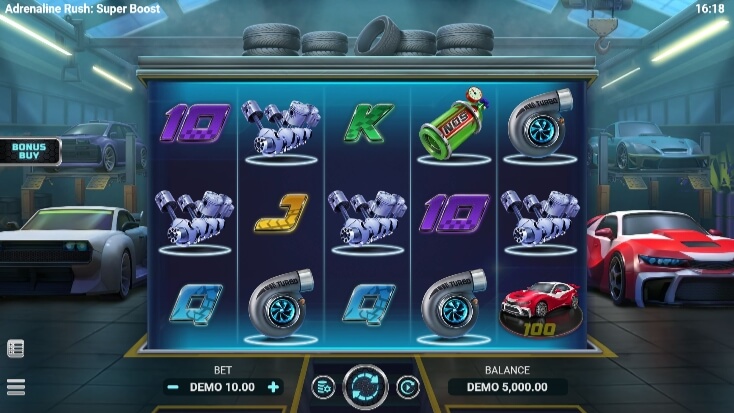Open the hamburger menu
The width and height of the screenshot is (734, 413).
tap(16, 387)
